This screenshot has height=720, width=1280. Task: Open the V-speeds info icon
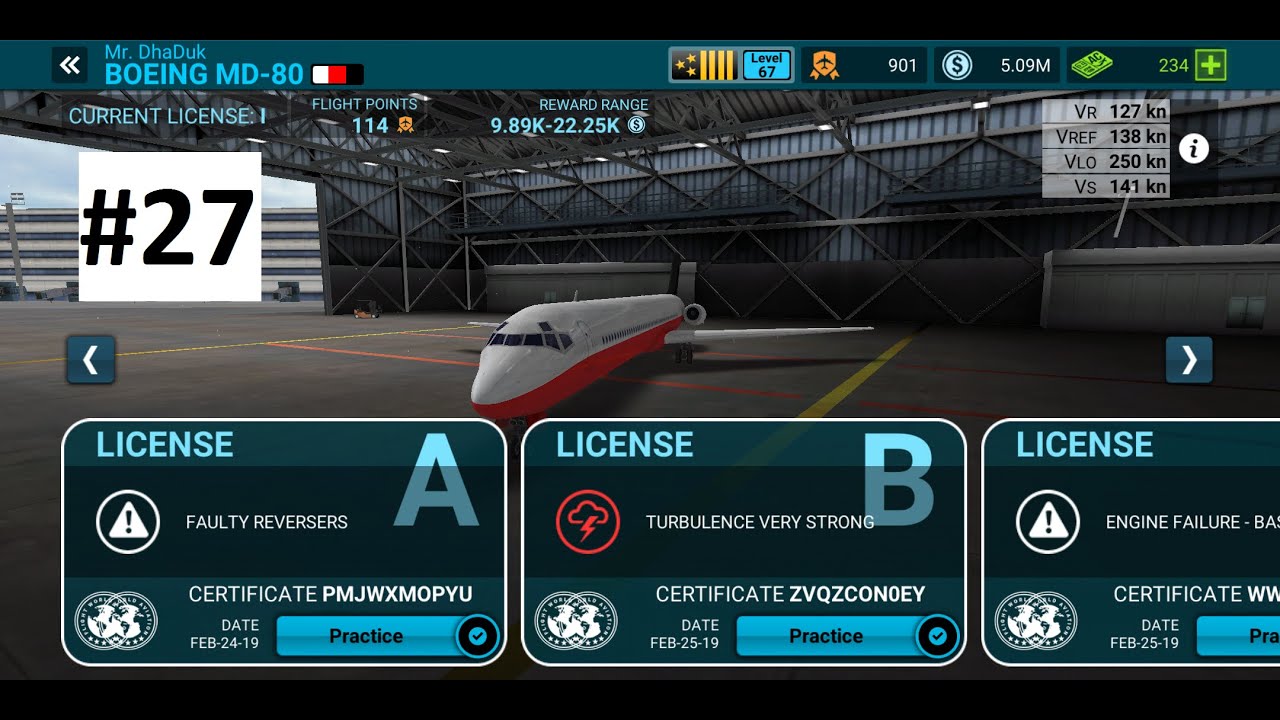[x=1193, y=149]
